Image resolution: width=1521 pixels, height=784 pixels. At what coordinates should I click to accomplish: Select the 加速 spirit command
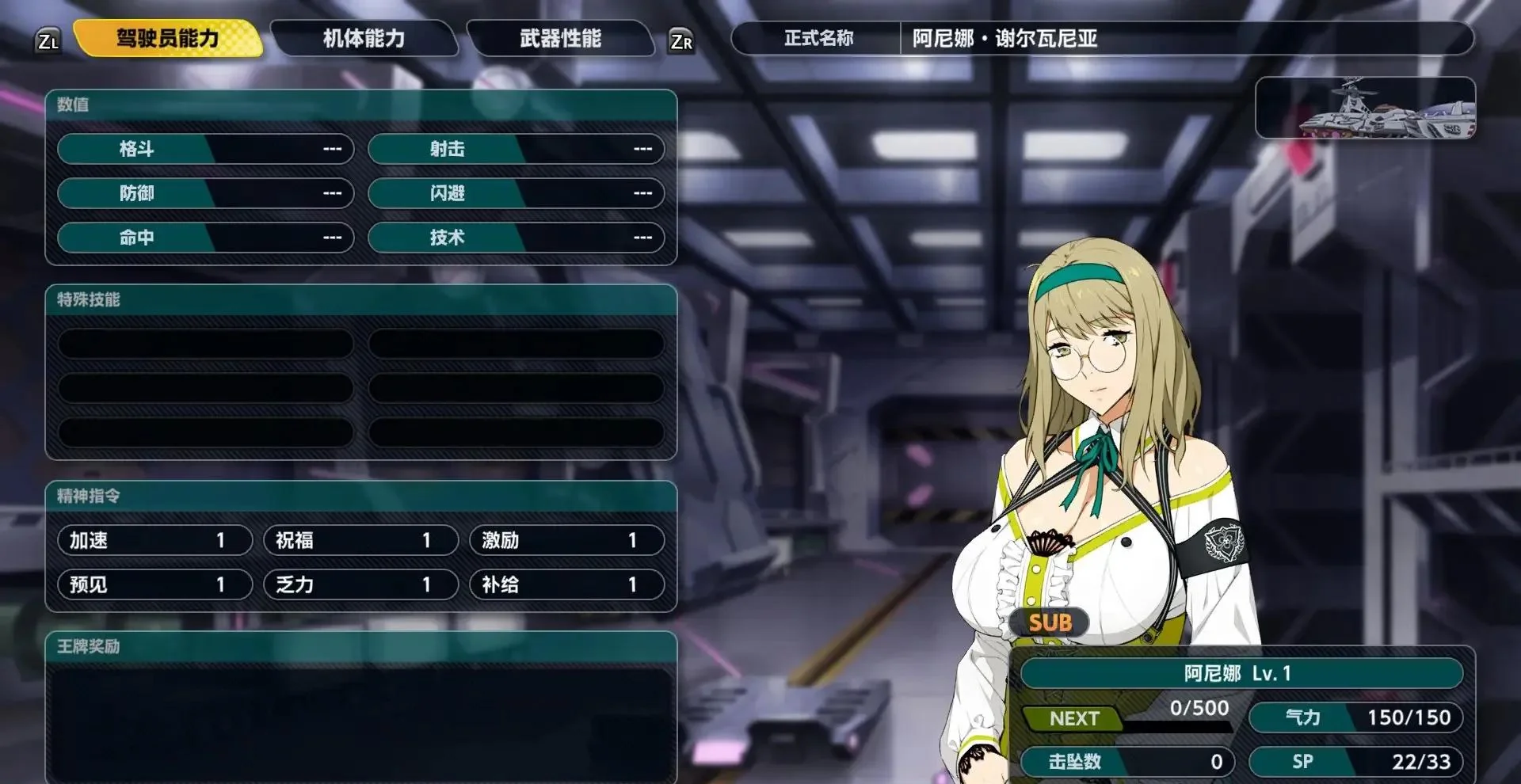[154, 541]
